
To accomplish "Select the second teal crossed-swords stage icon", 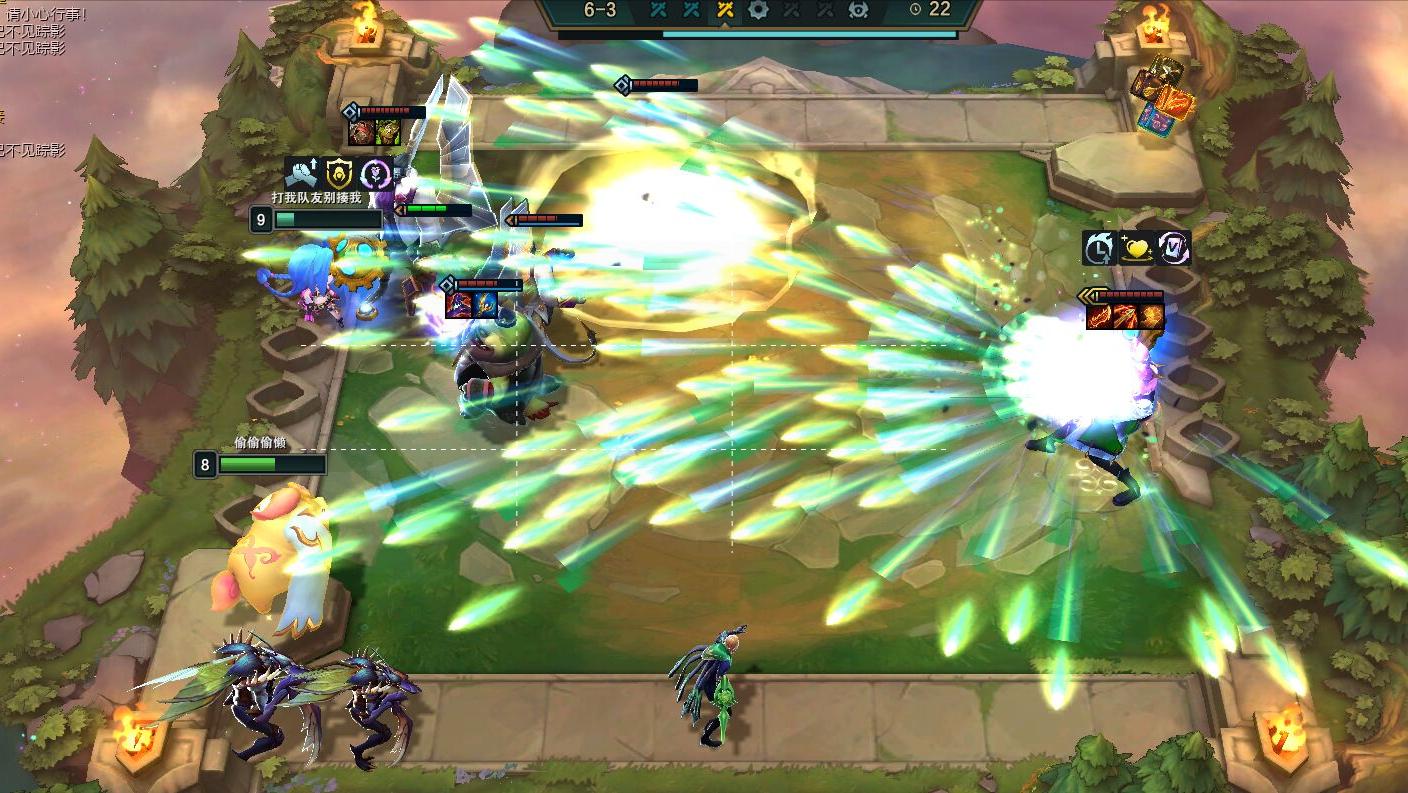I will (690, 11).
